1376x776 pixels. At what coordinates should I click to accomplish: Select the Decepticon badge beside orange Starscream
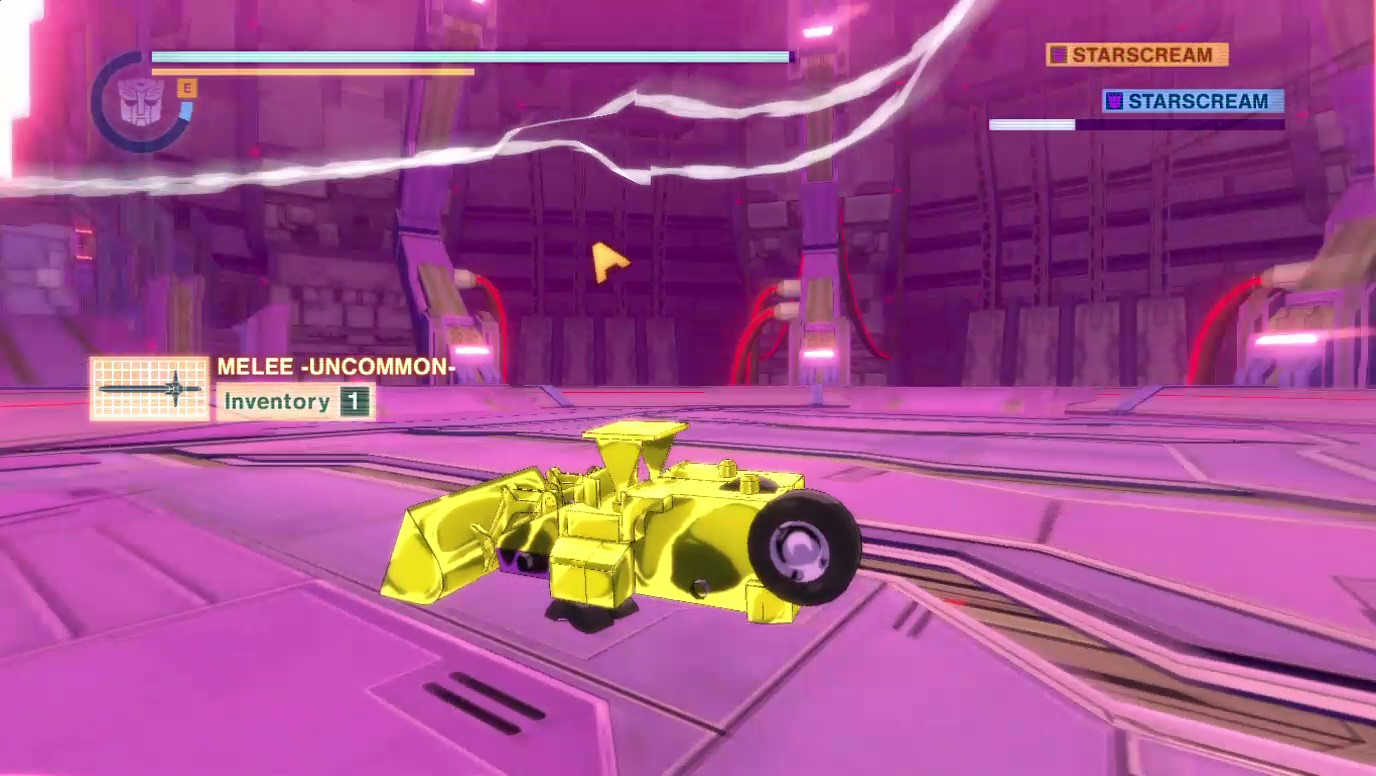pos(1057,55)
